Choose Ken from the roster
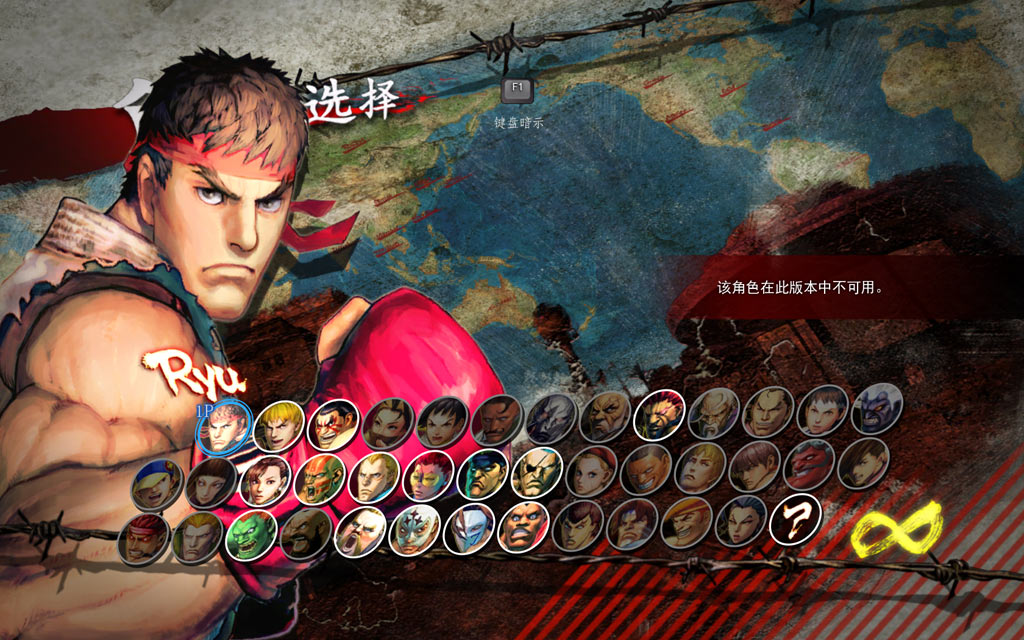Image resolution: width=1024 pixels, height=640 pixels. pyautogui.click(x=279, y=427)
